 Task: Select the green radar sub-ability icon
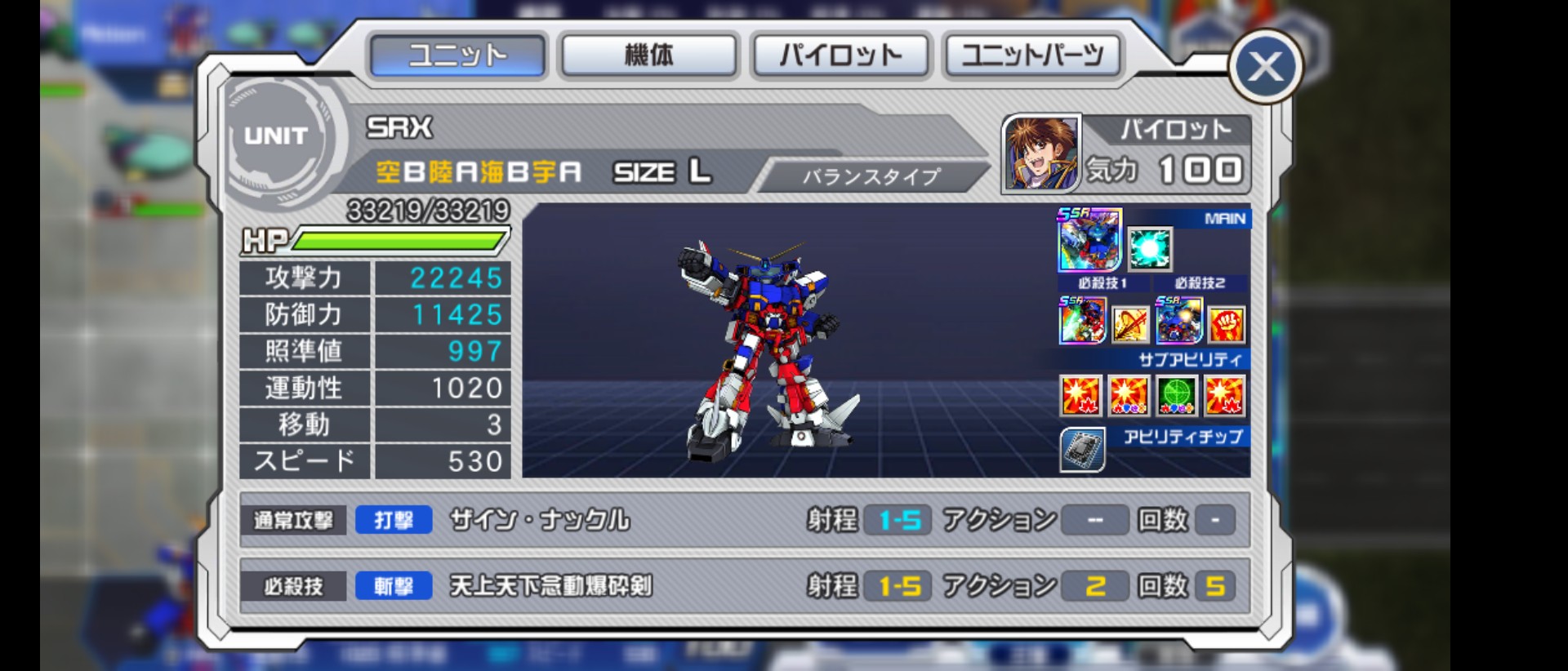click(x=1177, y=396)
